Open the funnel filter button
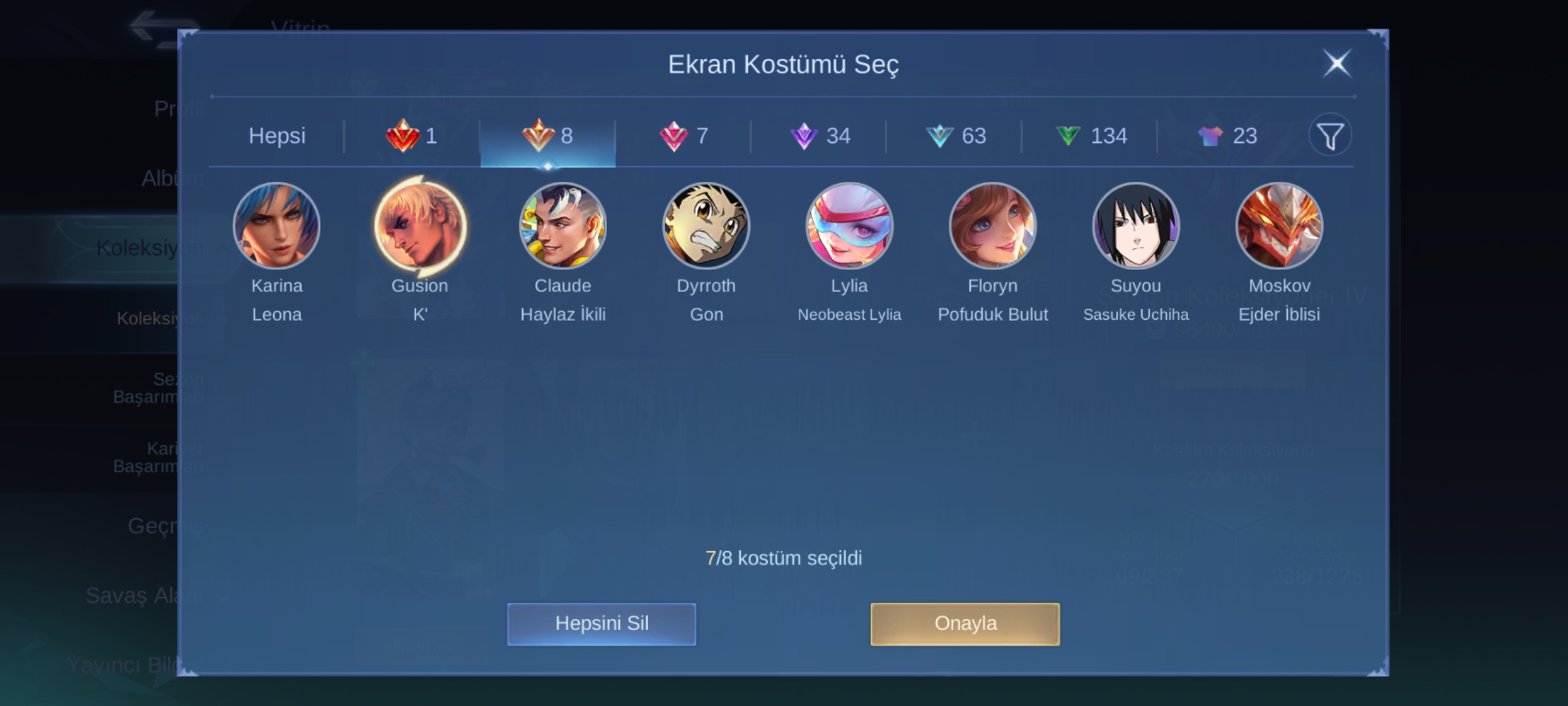The height and width of the screenshot is (706, 1568). coord(1330,135)
